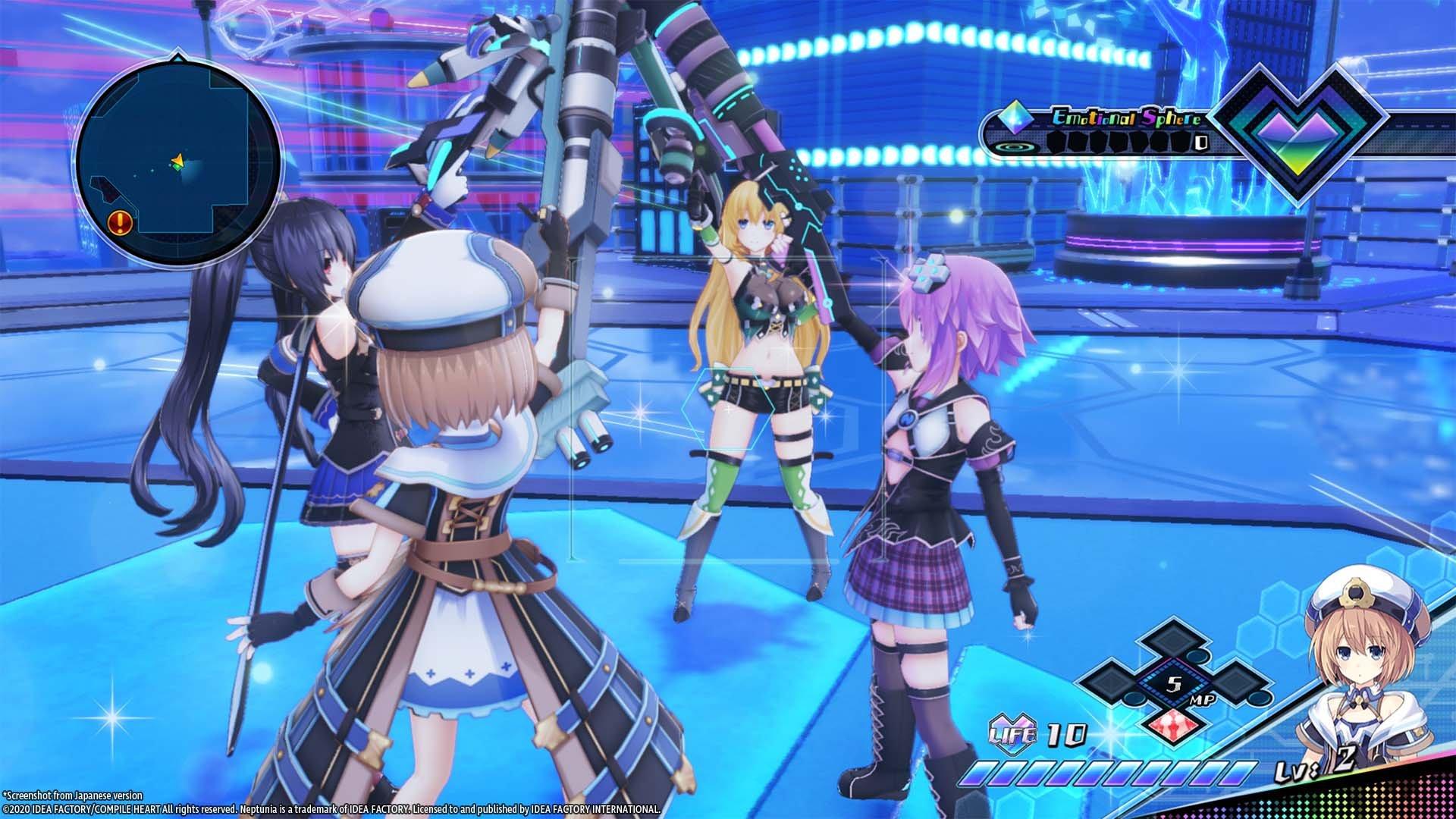1456x819 pixels.
Task: Enable the first Emotional Sphere gauge segment
Action: tap(1056, 142)
